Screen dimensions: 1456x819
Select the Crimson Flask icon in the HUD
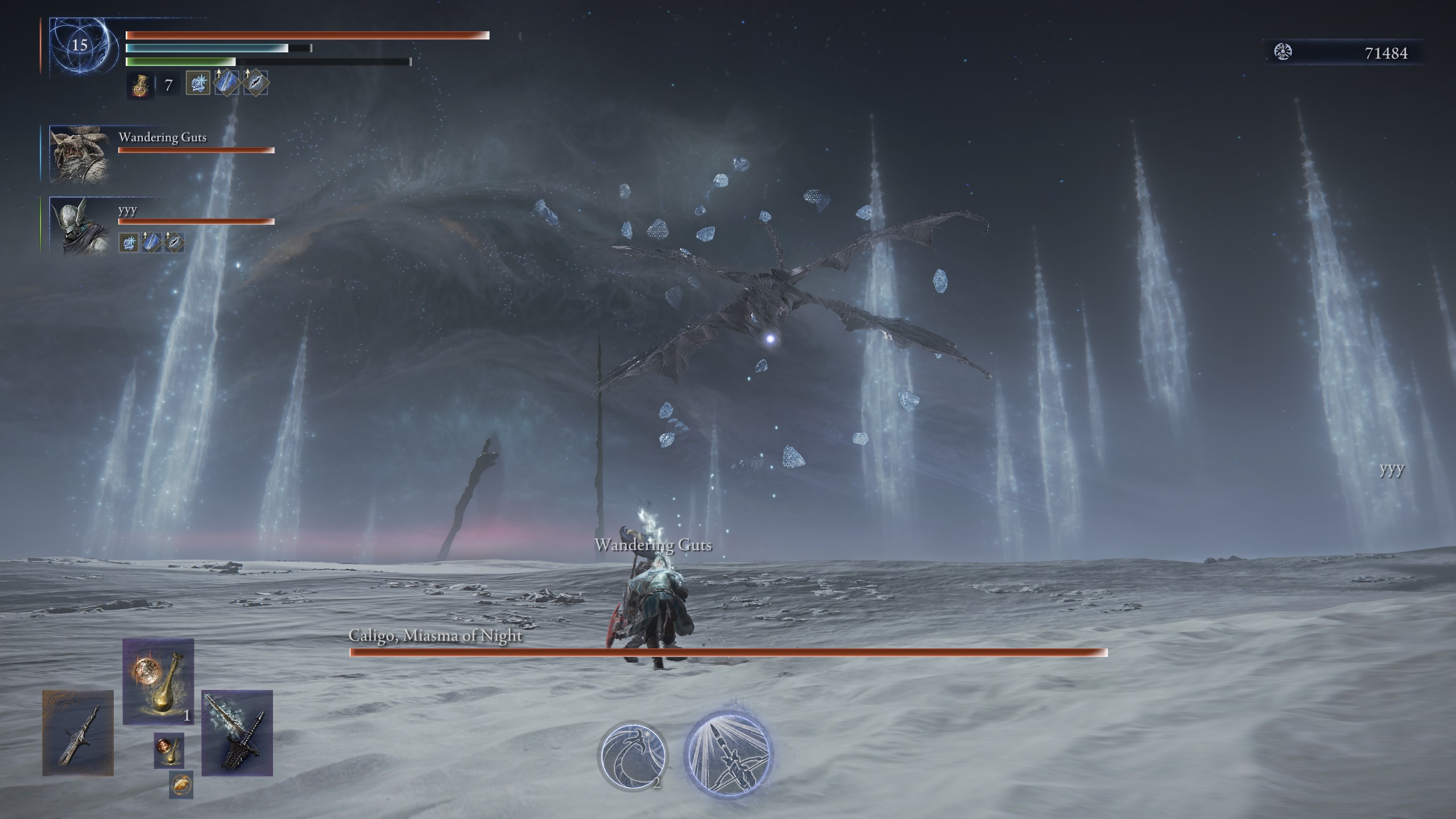click(139, 85)
